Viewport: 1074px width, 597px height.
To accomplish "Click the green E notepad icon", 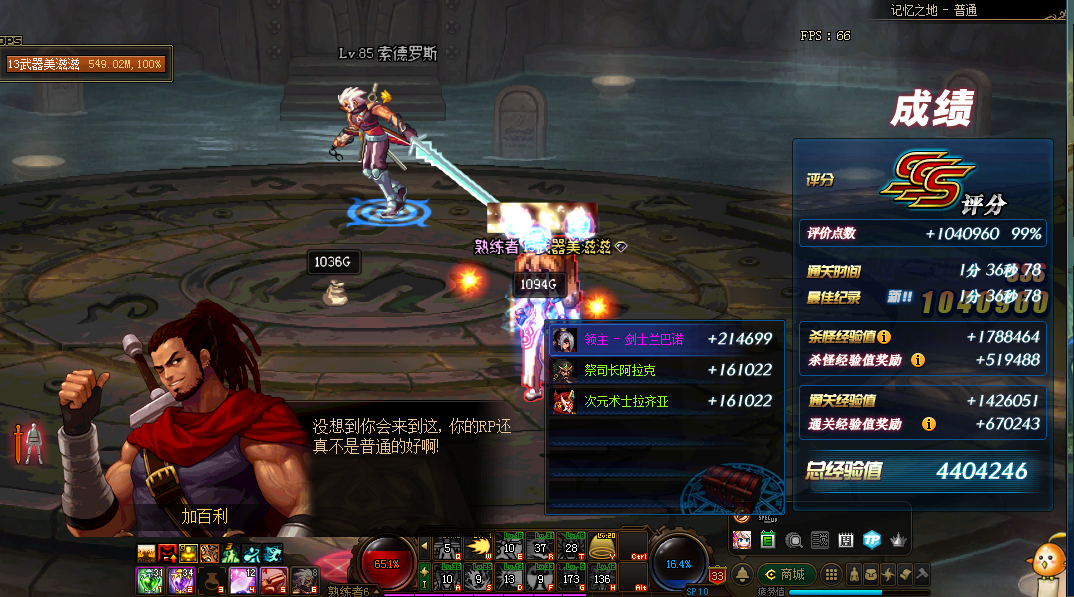I will point(768,540).
